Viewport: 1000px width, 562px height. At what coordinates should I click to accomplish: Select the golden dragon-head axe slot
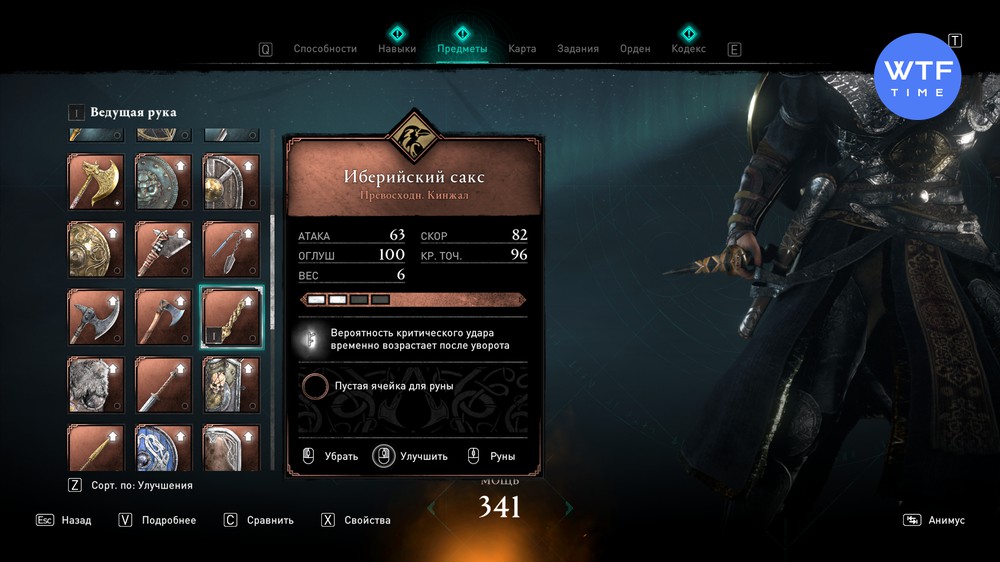pos(96,180)
